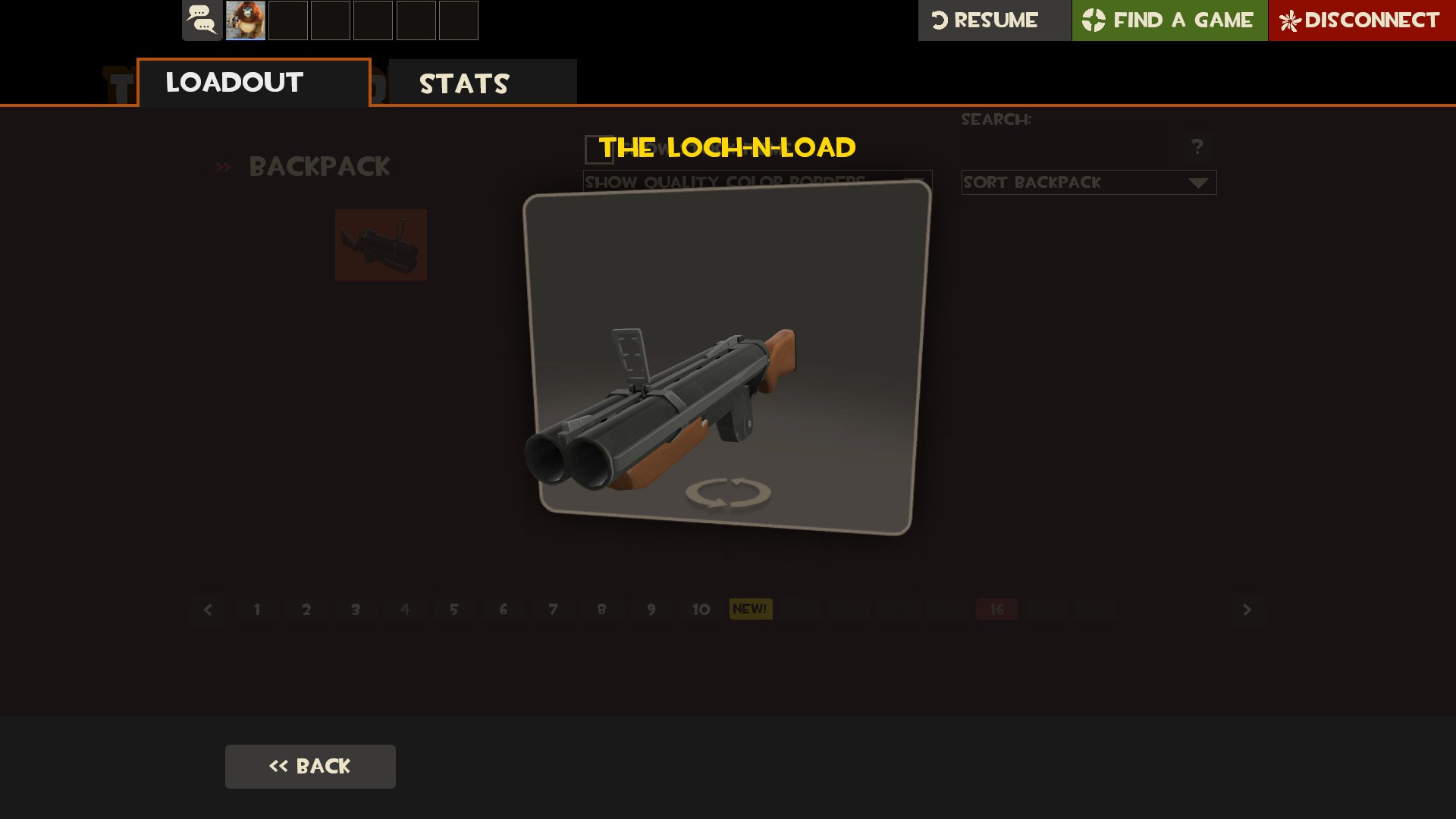Open the SORT BACKPACK dropdown
The width and height of the screenshot is (1456, 819).
click(1089, 182)
